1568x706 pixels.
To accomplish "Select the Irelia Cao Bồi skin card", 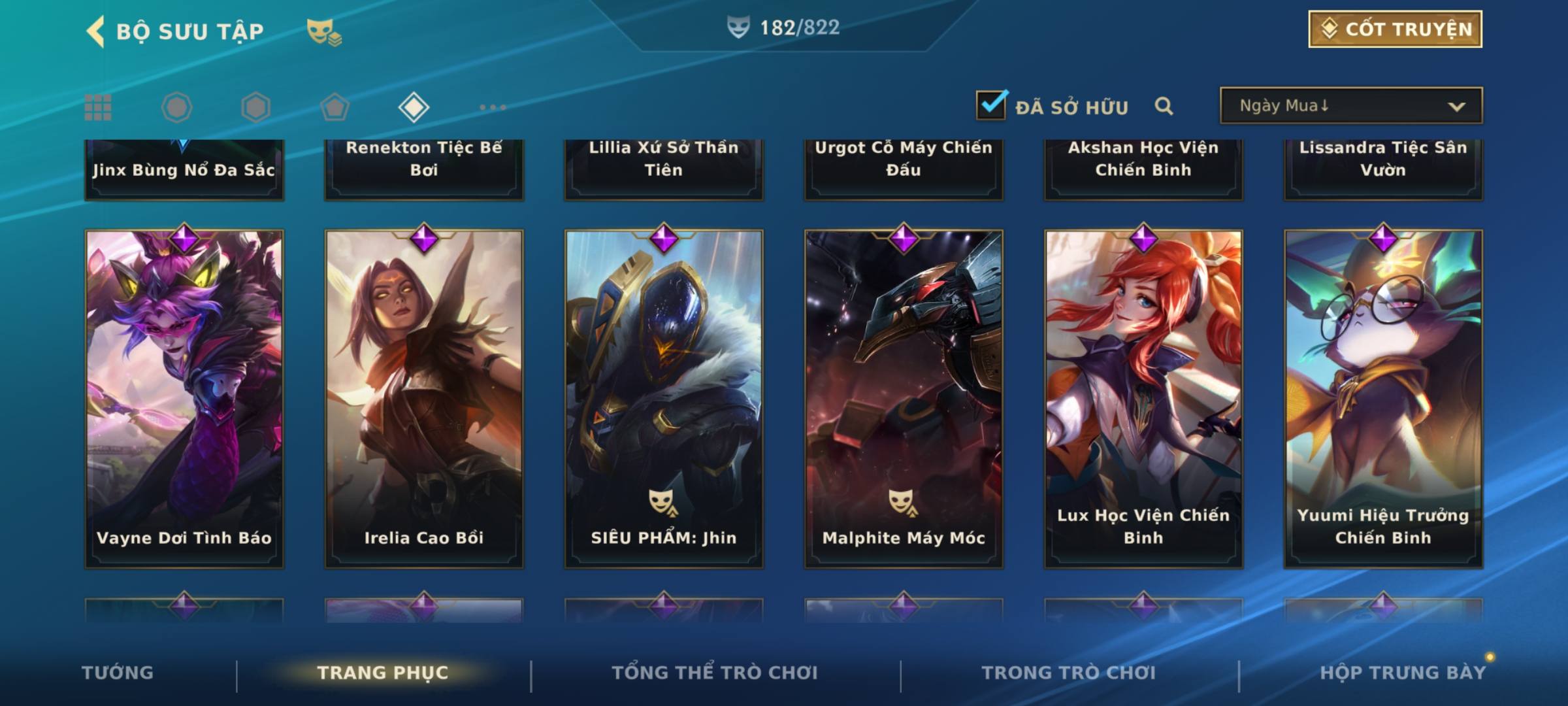I will point(424,399).
